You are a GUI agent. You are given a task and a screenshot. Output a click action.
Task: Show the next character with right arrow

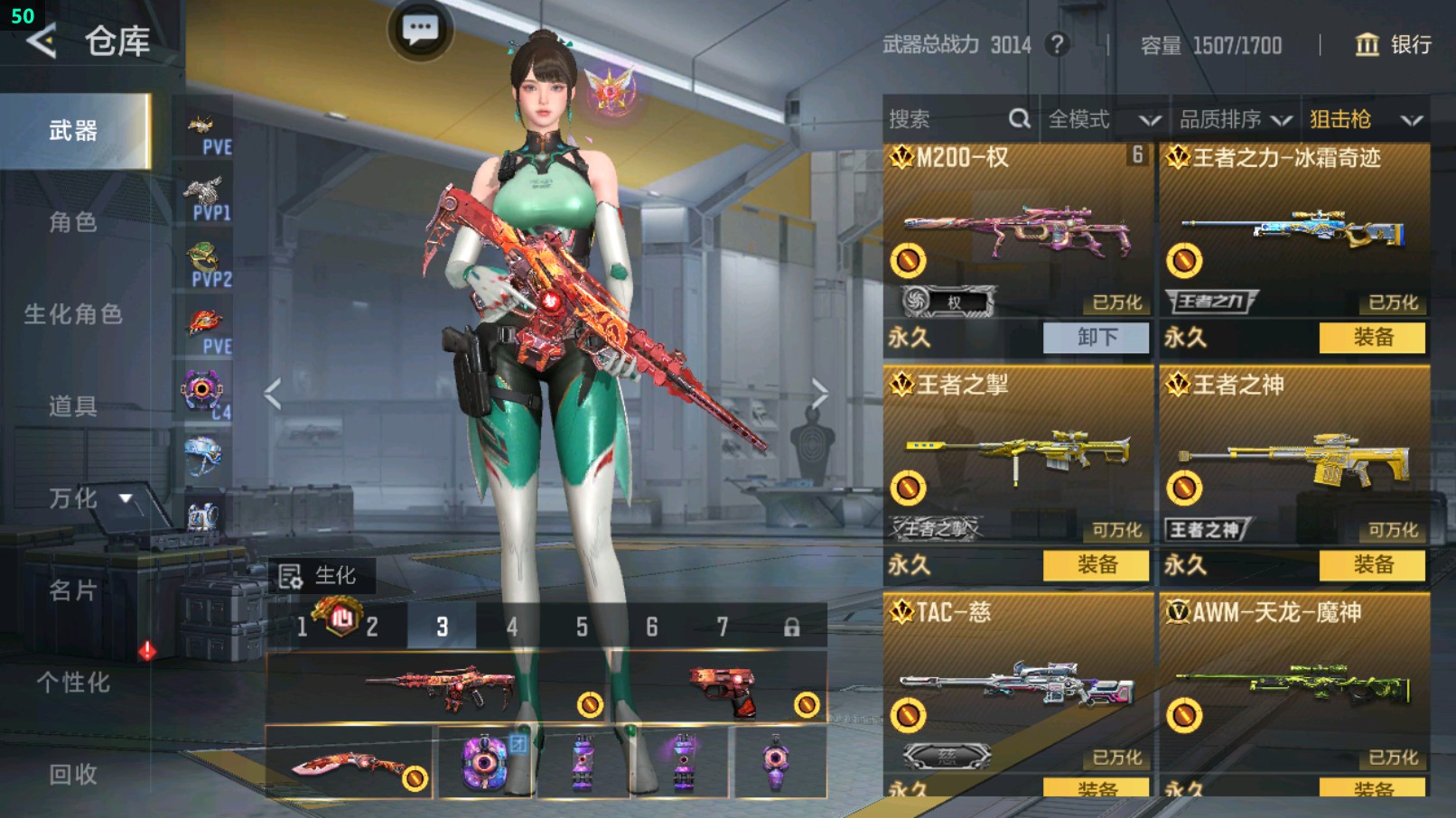(x=818, y=394)
